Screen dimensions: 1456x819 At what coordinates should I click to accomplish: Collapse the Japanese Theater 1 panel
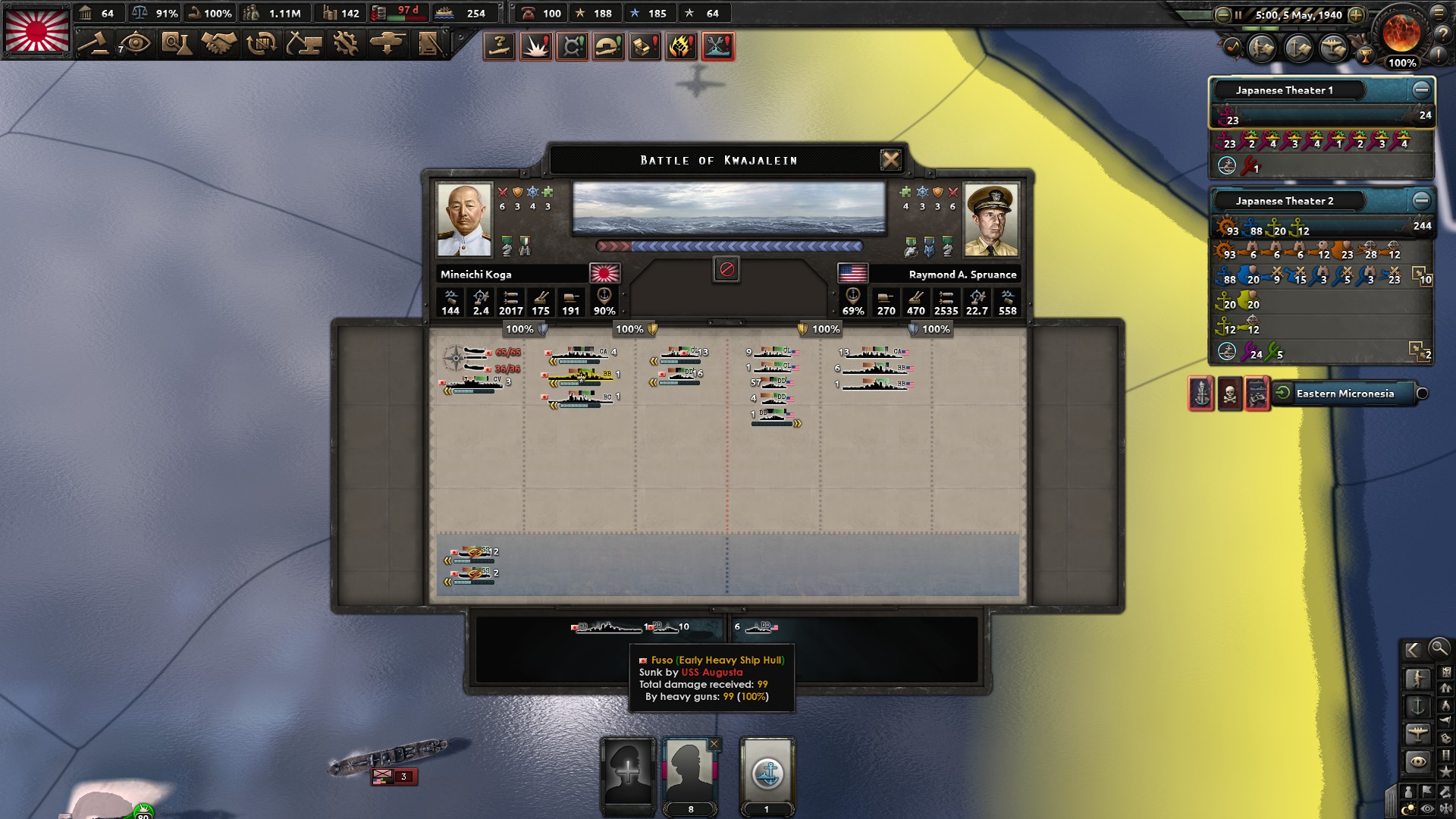tap(1421, 90)
